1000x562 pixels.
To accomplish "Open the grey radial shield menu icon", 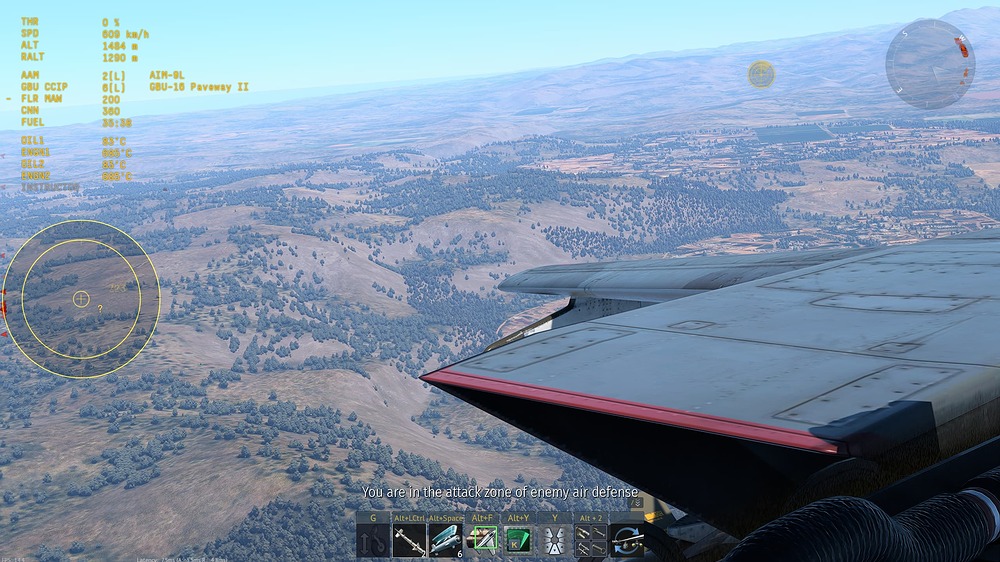I will pos(554,541).
